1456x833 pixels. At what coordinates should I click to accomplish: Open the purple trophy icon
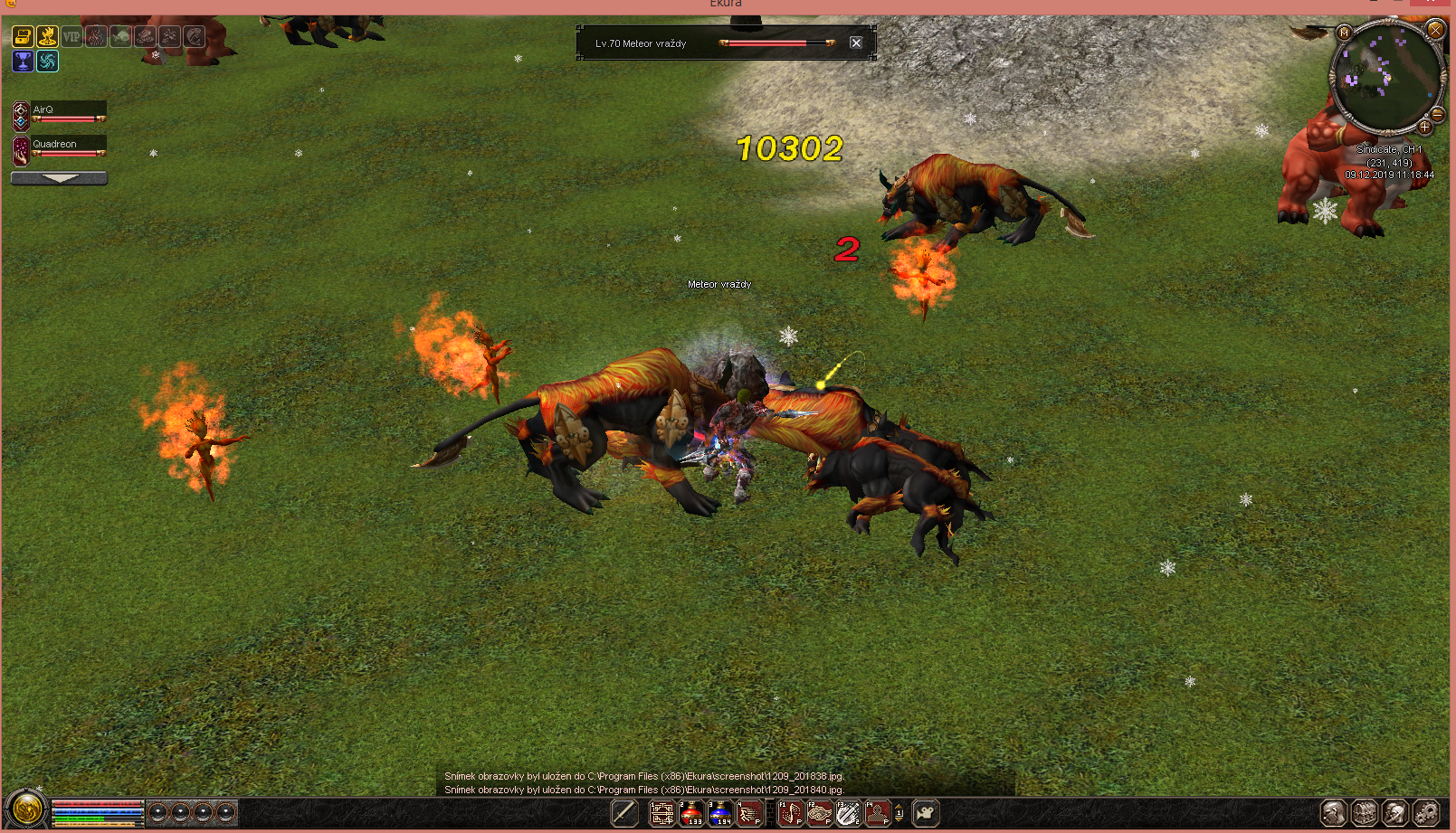coord(23,62)
